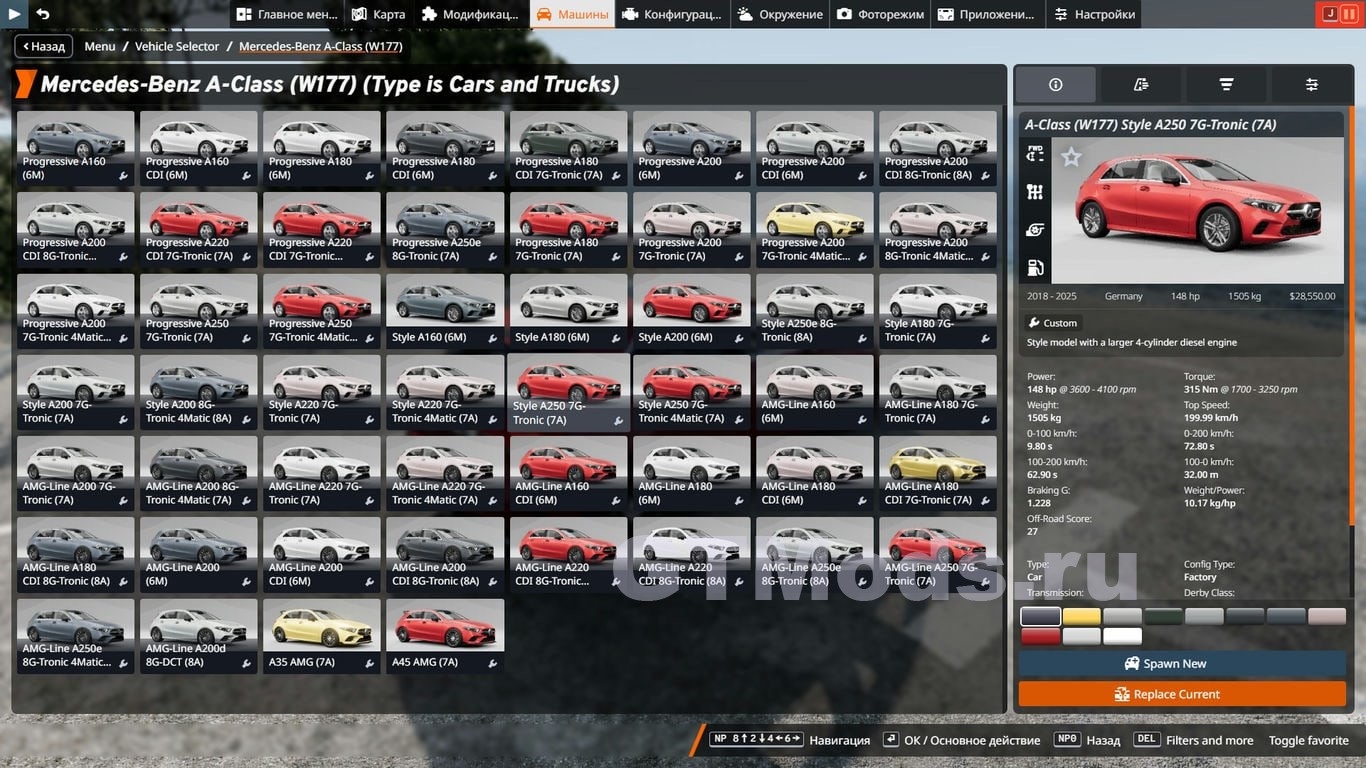Open the Карта (Map) tab

pos(378,14)
